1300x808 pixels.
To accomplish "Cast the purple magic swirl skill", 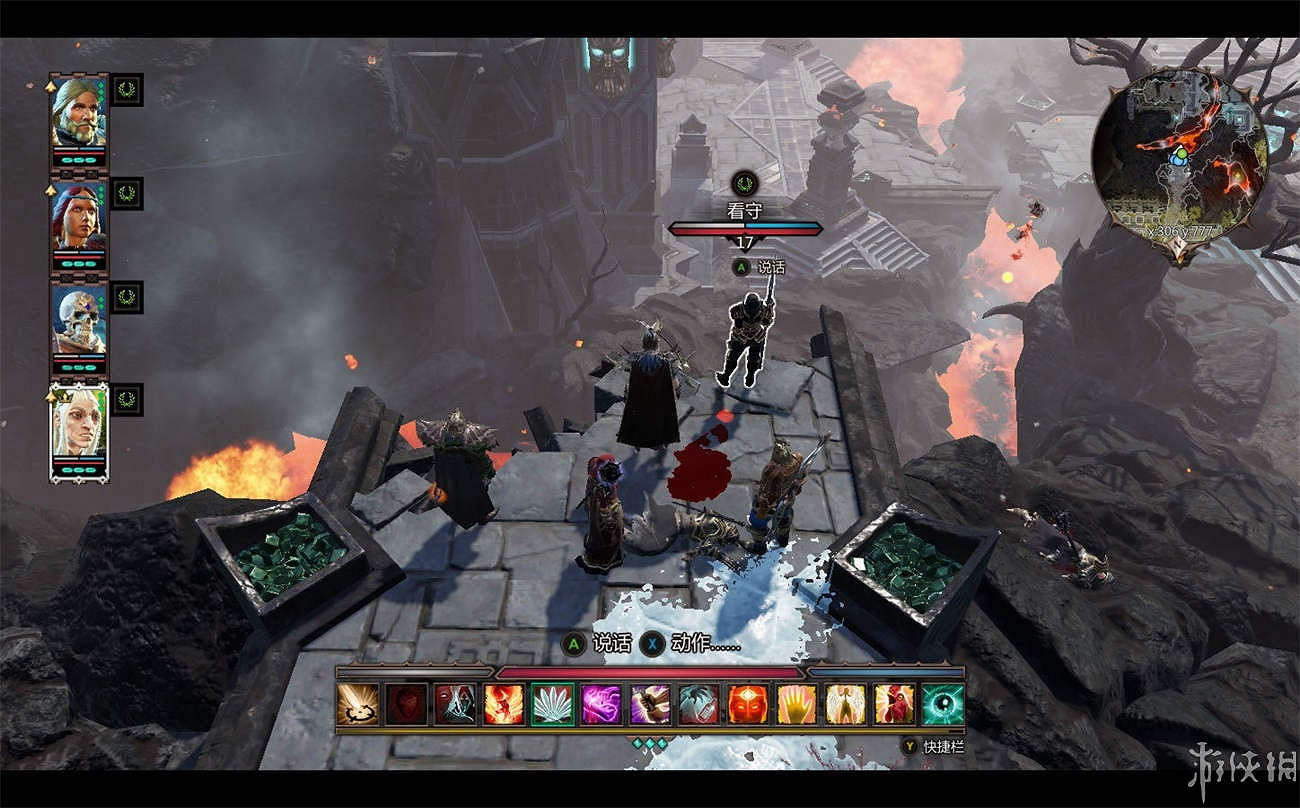I will point(602,704).
